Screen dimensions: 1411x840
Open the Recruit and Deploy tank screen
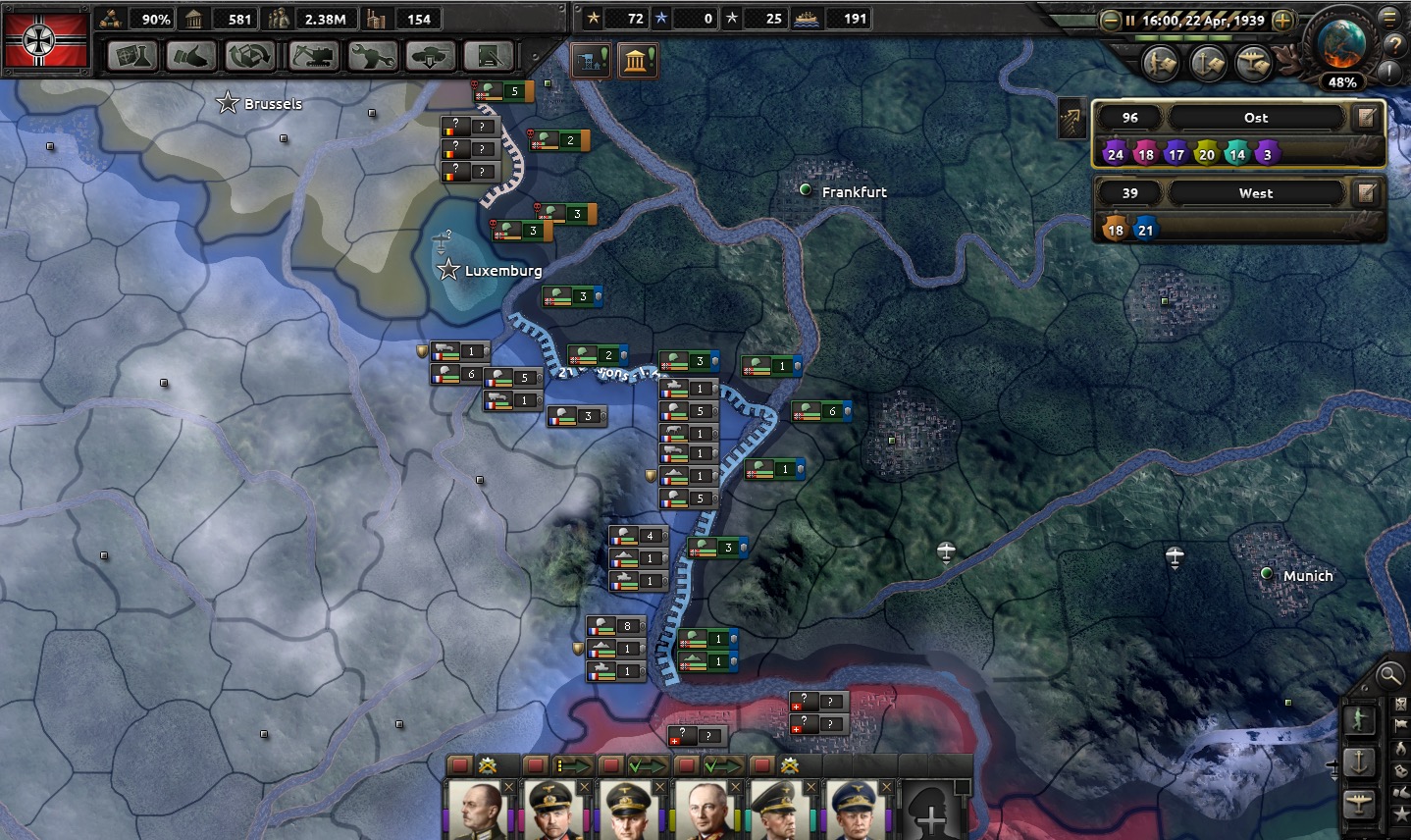coord(430,57)
